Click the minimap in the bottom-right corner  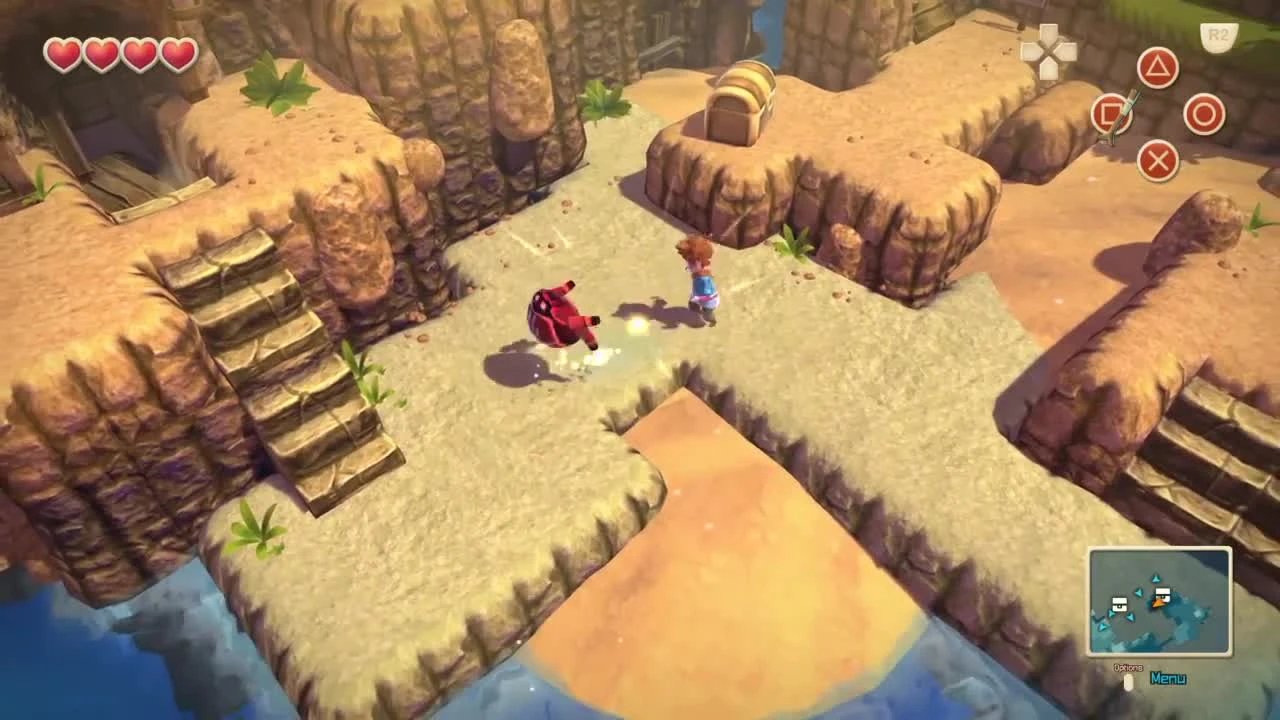point(1162,600)
